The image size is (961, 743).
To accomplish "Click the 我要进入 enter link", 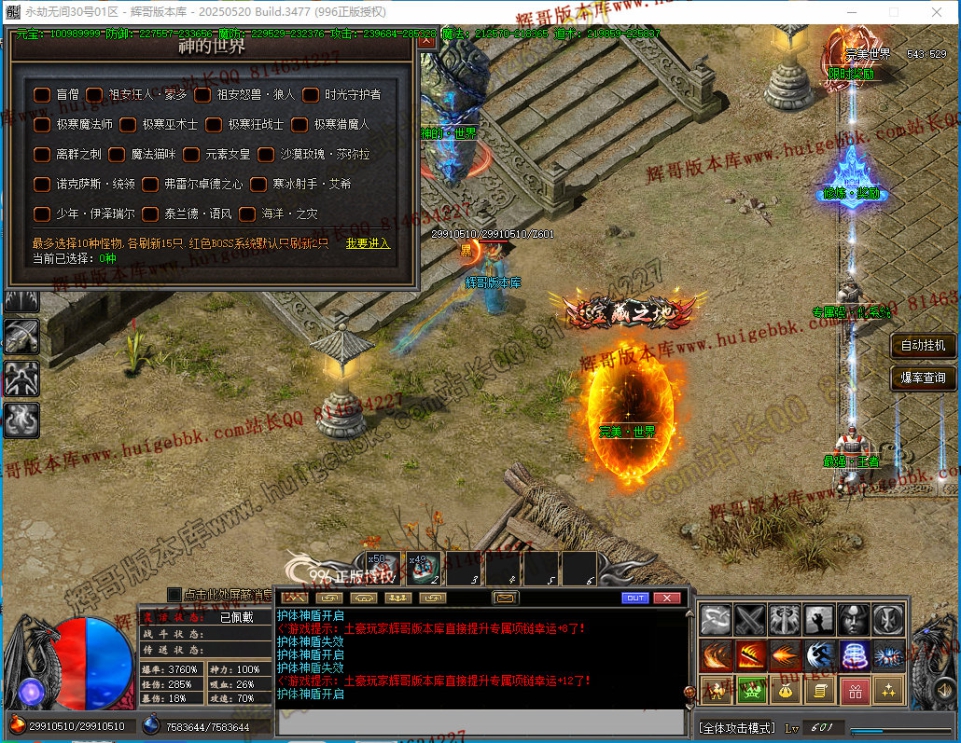I will click(x=368, y=243).
